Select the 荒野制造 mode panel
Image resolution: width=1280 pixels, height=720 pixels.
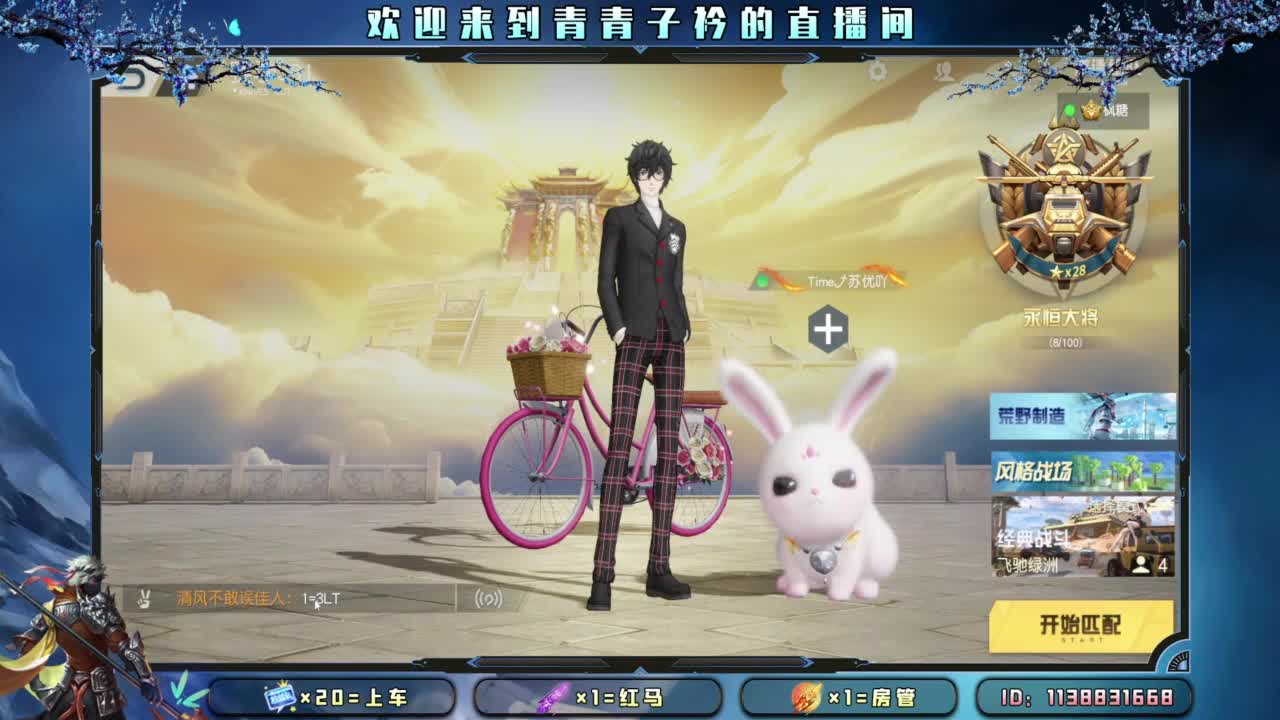point(1082,417)
